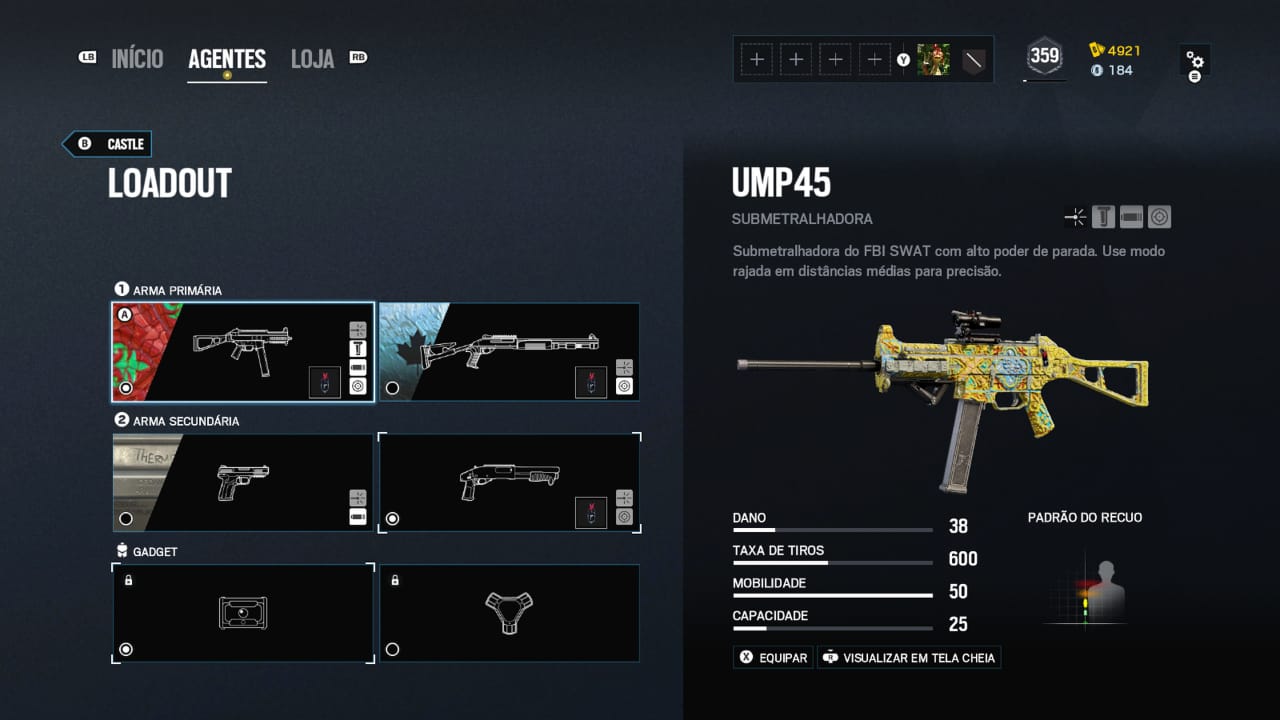
Task: Click the EQUIPAR button
Action: [x=772, y=657]
